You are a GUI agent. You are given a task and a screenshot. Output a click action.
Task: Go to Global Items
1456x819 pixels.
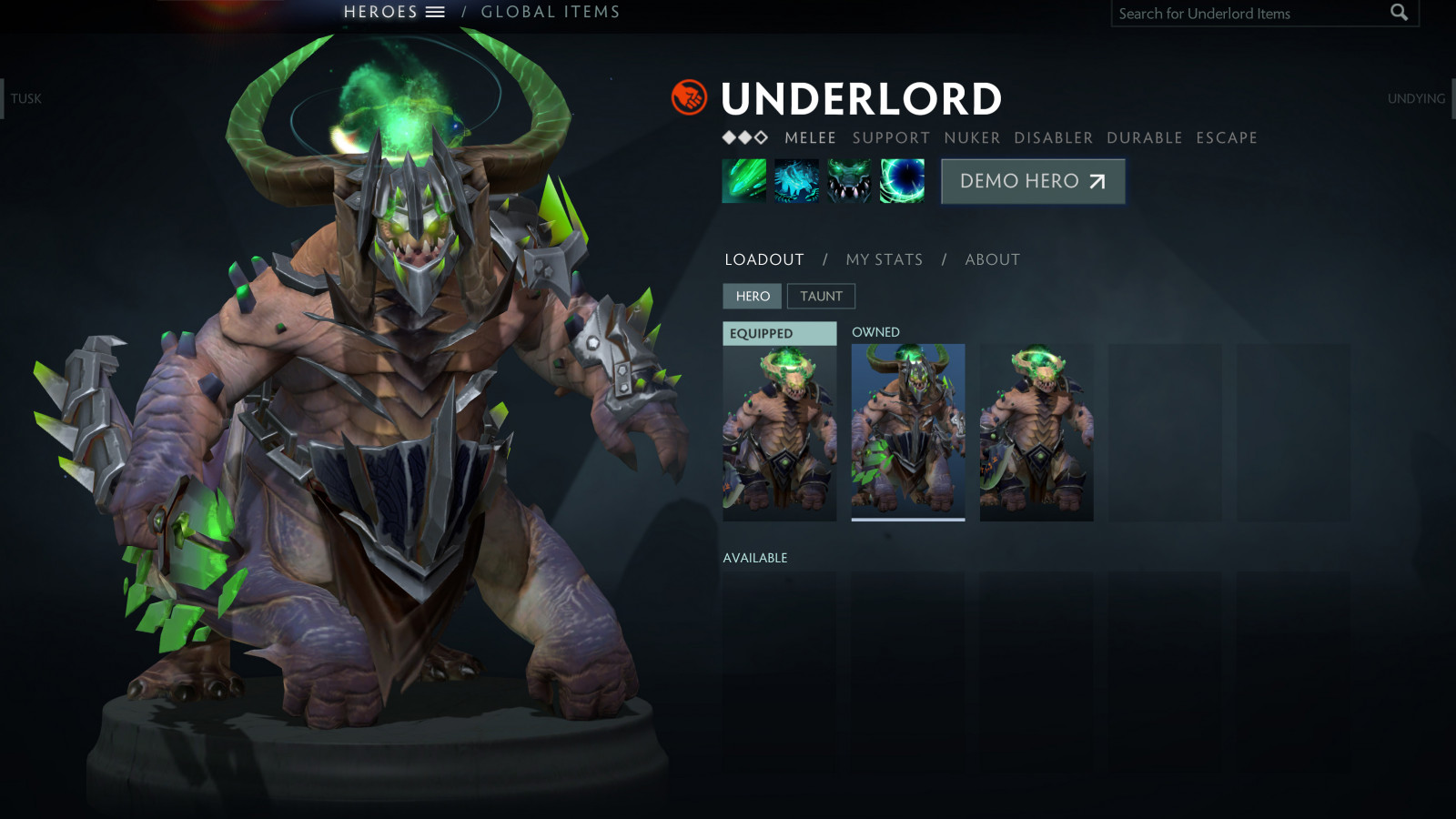point(550,12)
